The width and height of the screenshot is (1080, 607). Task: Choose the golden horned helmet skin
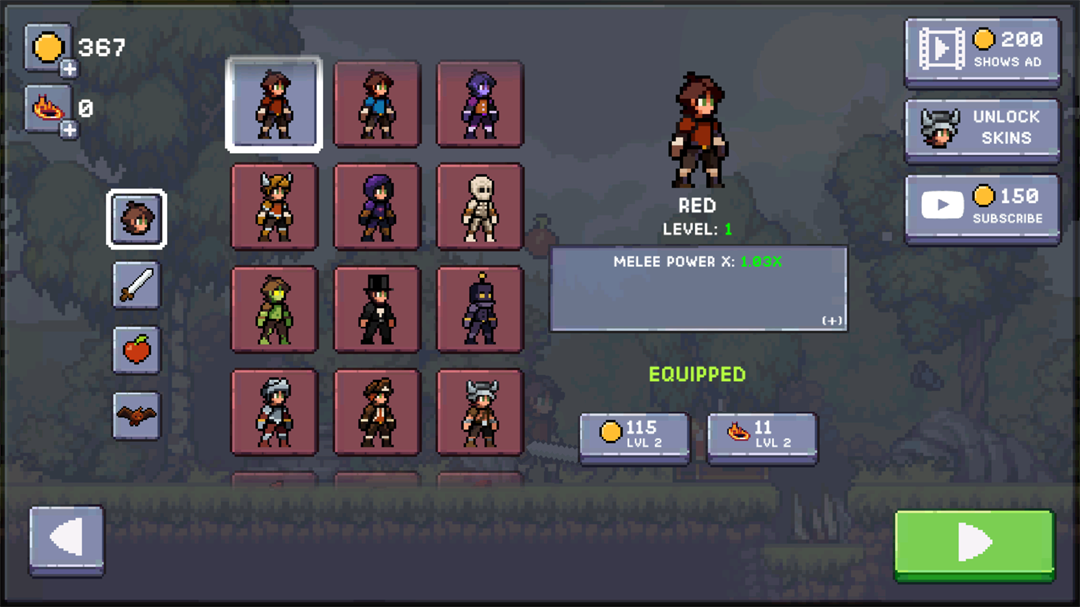coord(274,207)
